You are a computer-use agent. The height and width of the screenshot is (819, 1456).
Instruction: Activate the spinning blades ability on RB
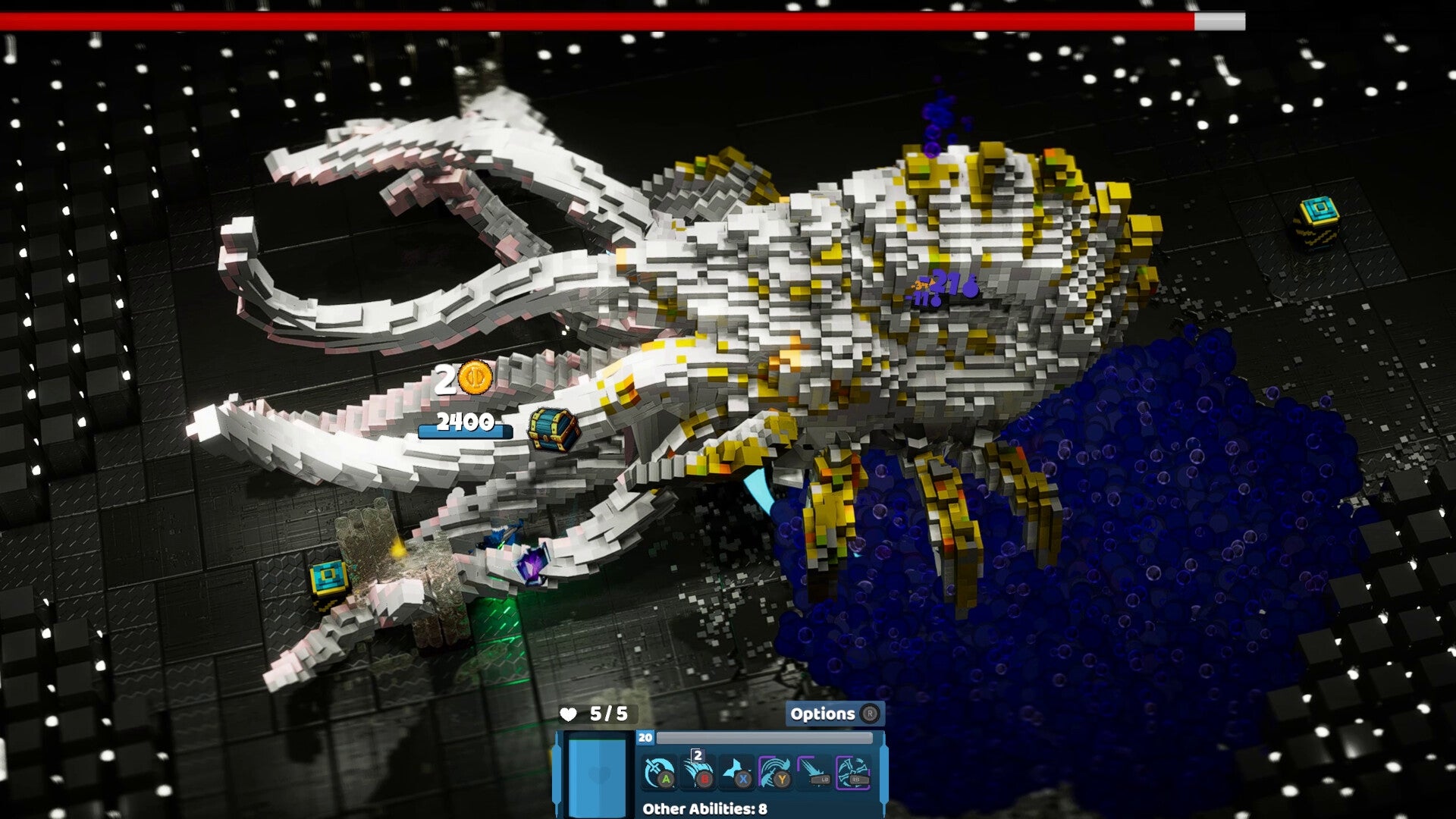coord(853,772)
